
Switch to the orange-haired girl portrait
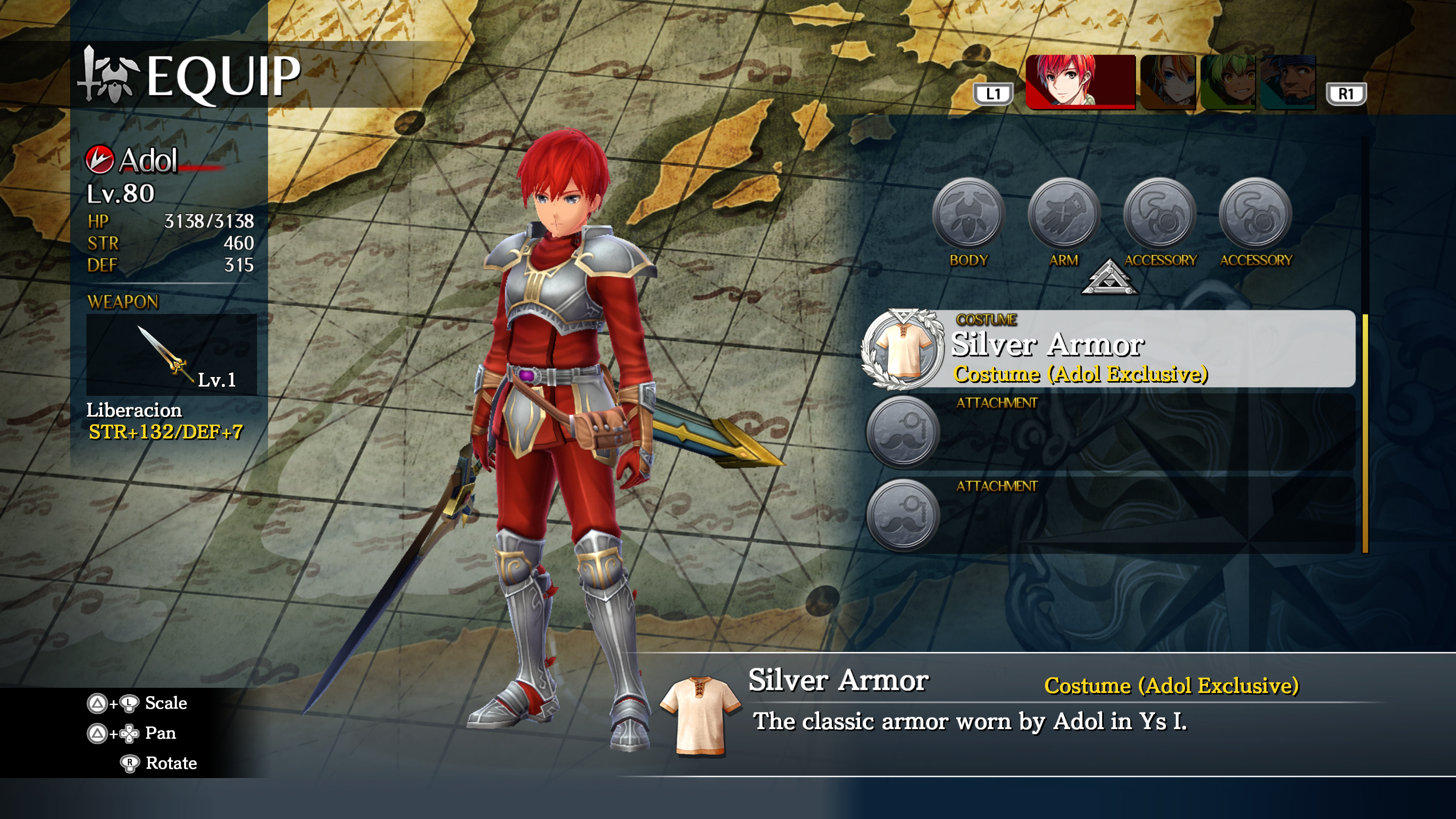click(1168, 82)
